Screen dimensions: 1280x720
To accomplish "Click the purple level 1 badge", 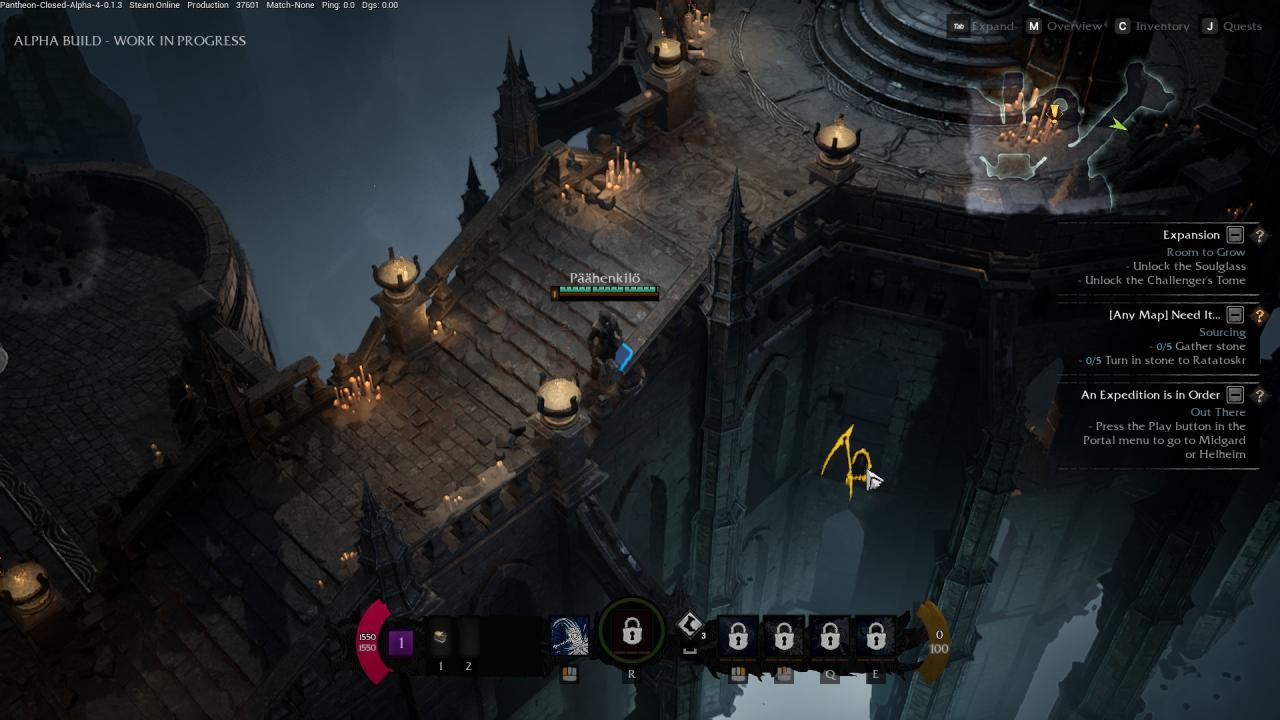I will point(401,642).
